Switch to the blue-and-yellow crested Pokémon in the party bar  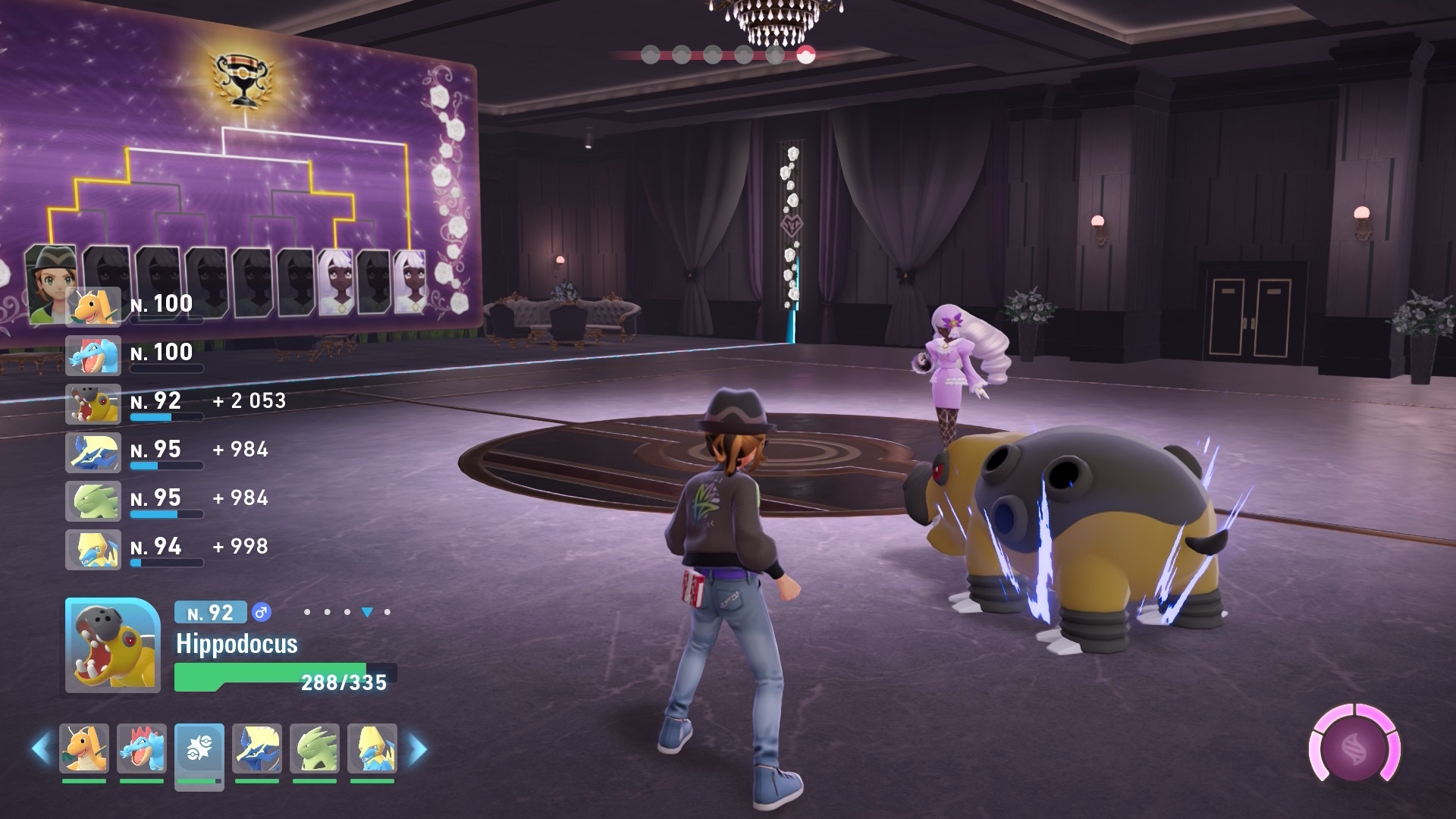click(x=257, y=748)
